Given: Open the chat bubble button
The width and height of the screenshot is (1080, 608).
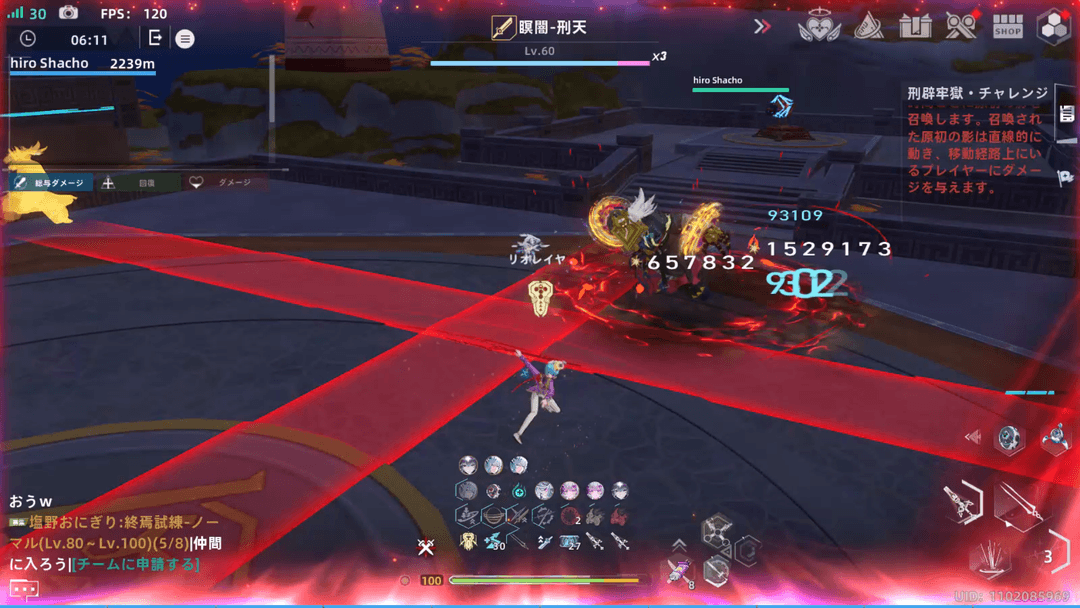Looking at the screenshot, I should pos(24,589).
